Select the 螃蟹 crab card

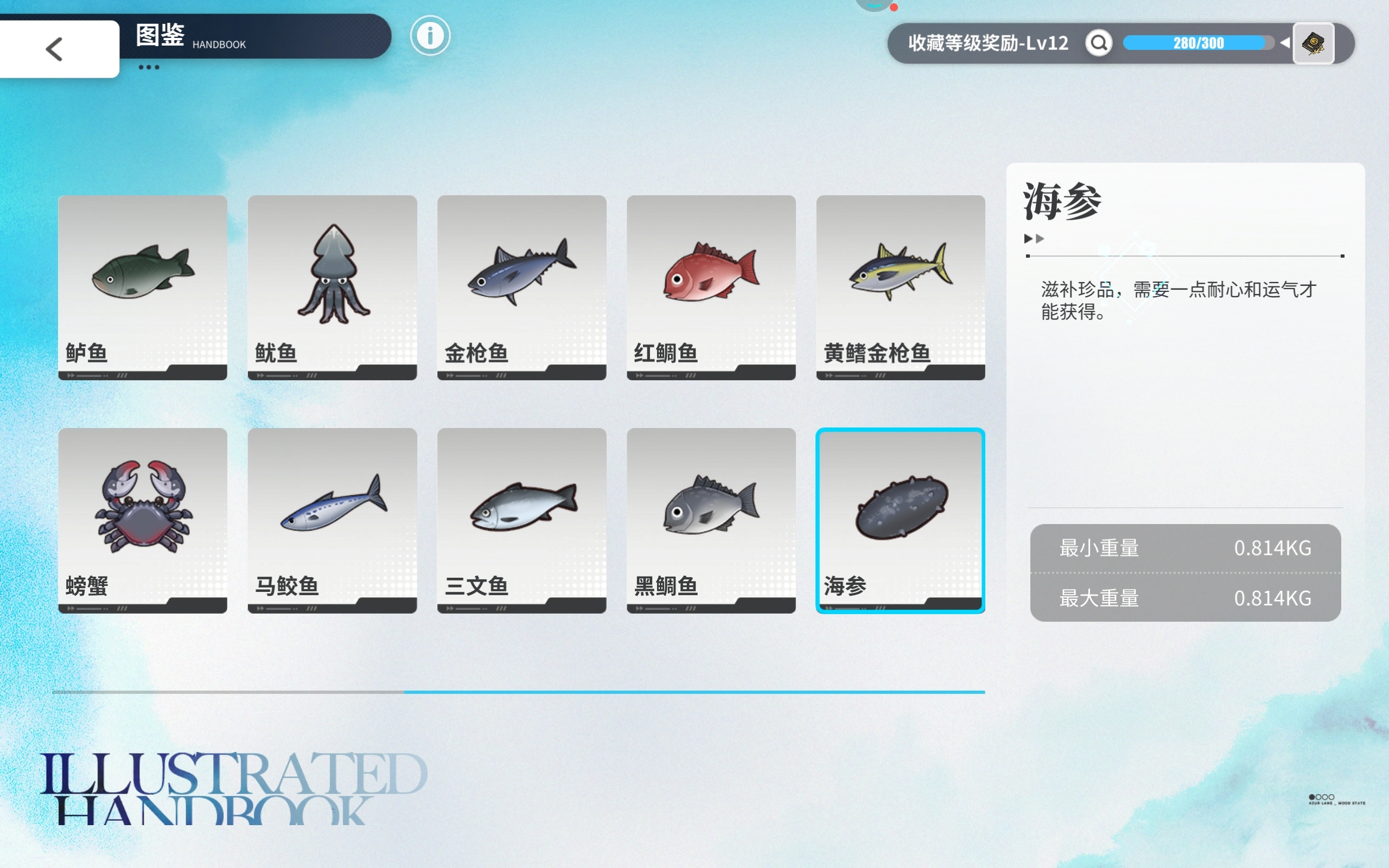coord(142,520)
